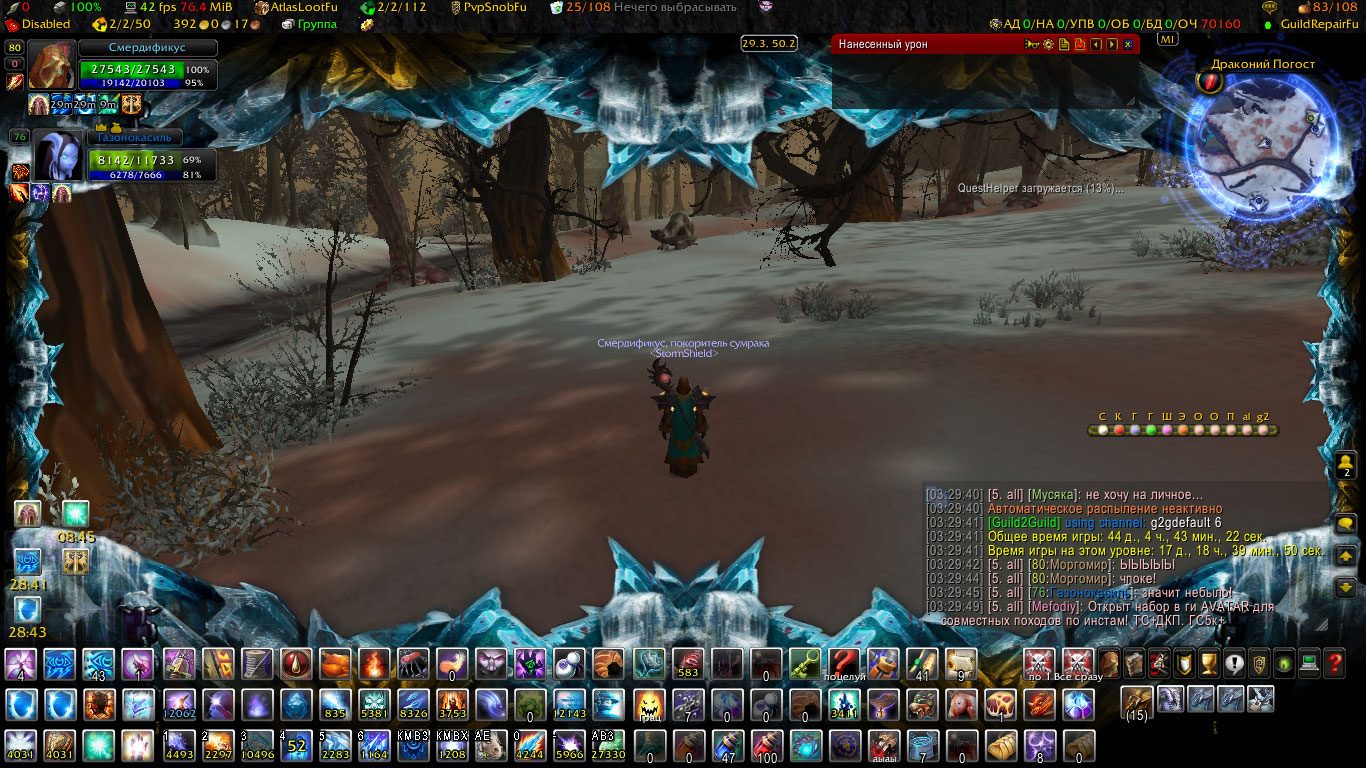This screenshot has width=1366, height=768.
Task: Open the help red question mark micro button
Action: pos(1333,662)
